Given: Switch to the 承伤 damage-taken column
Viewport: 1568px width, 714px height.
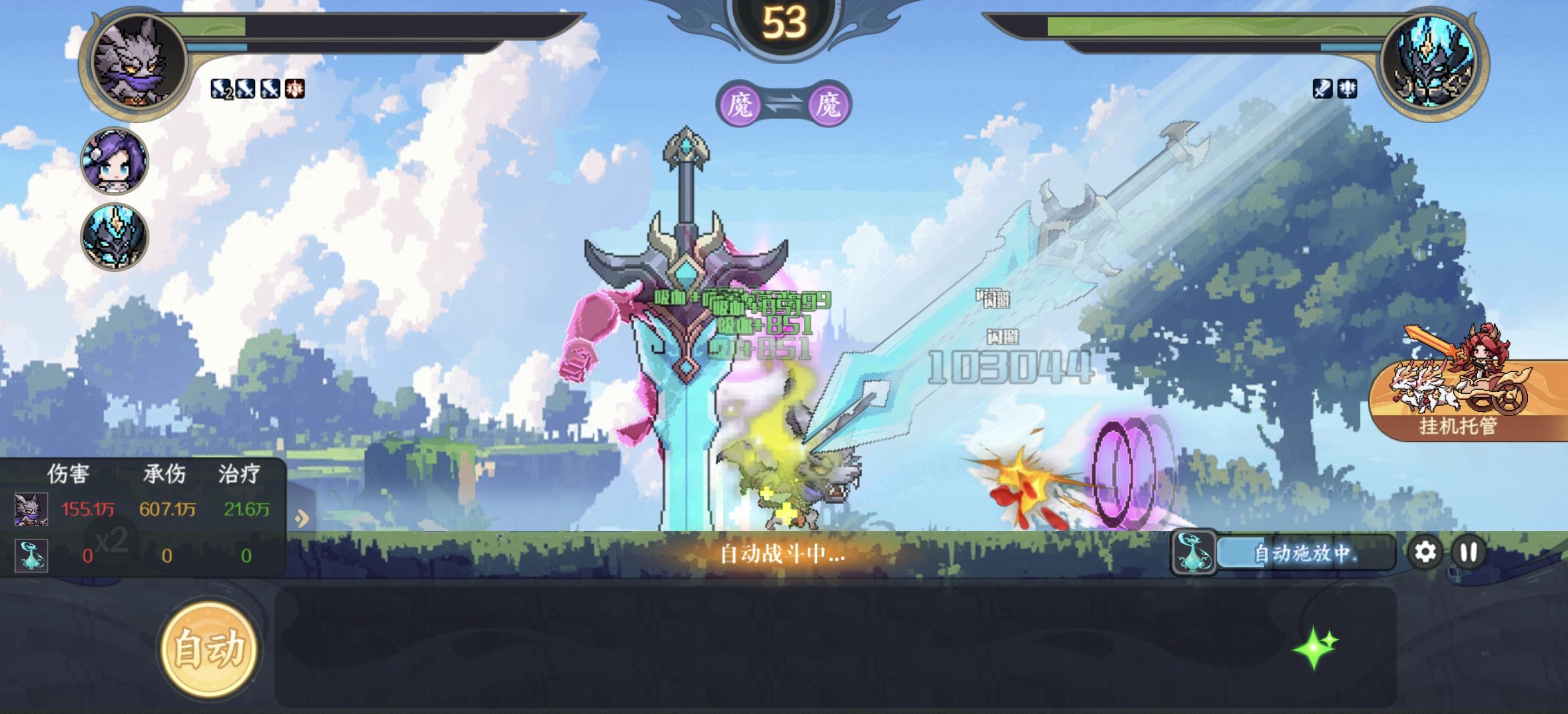Looking at the screenshot, I should [164, 474].
